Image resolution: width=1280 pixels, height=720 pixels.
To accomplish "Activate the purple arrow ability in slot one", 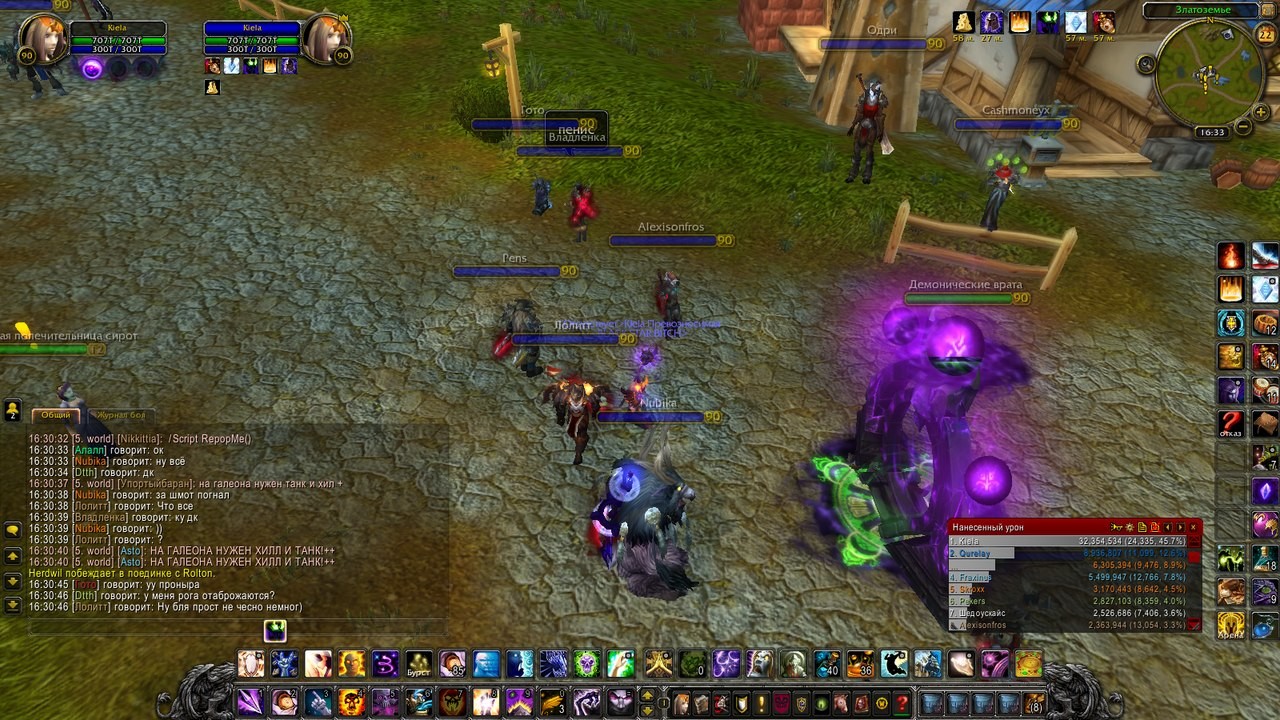I will click(250, 701).
